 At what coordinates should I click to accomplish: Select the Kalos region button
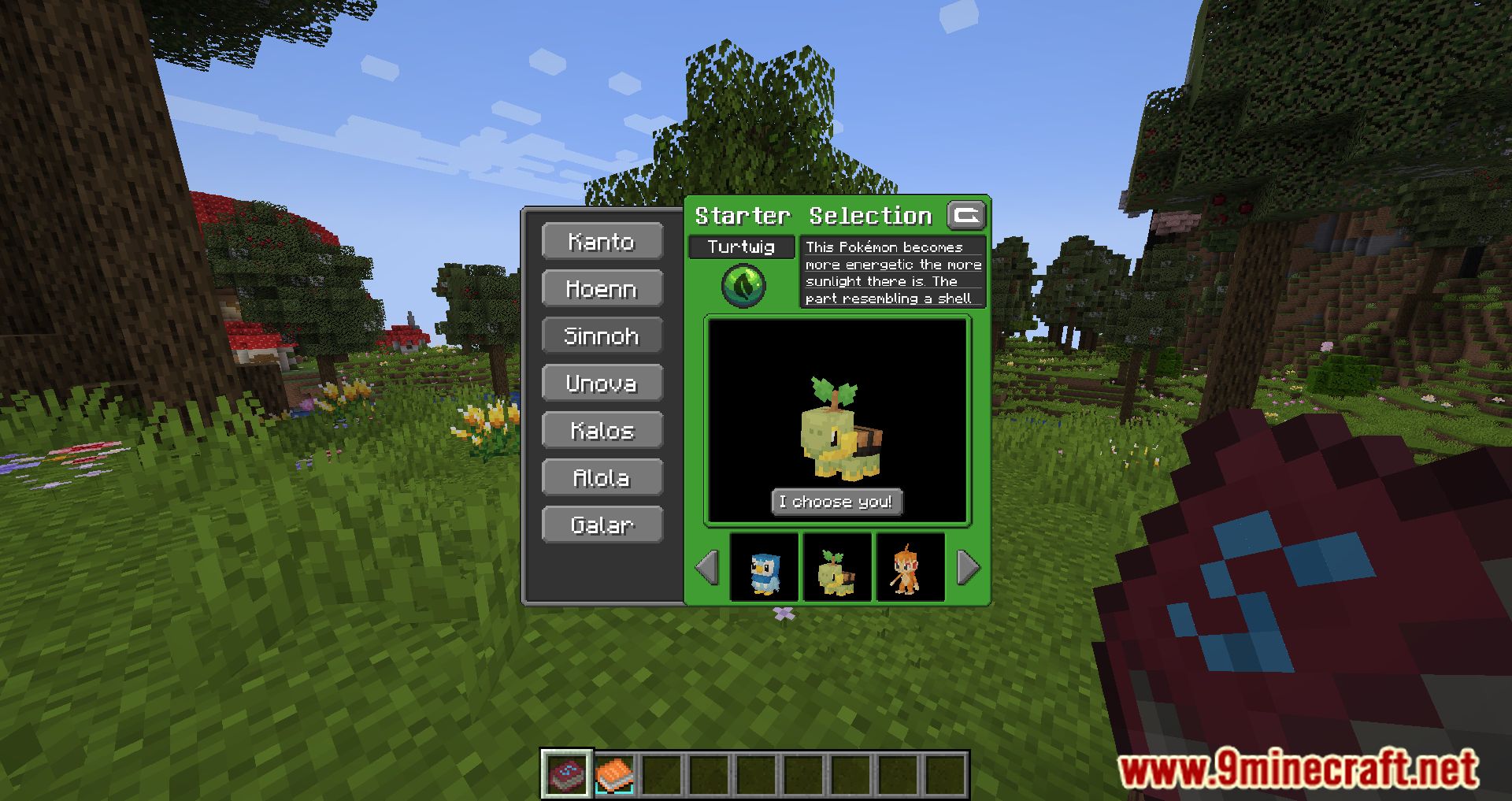coord(601,430)
